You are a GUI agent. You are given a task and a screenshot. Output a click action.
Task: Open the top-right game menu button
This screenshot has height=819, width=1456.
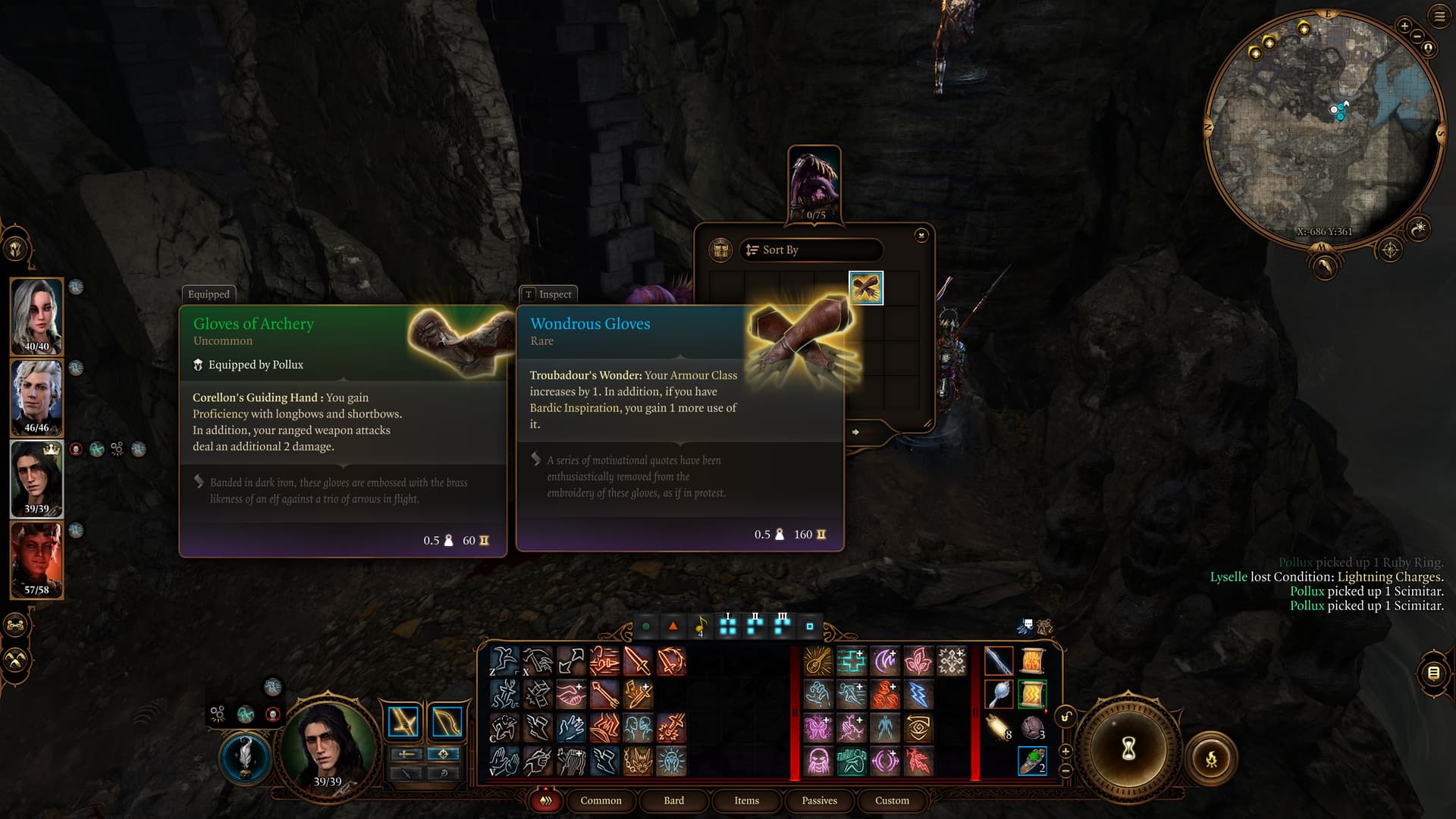point(1439,17)
